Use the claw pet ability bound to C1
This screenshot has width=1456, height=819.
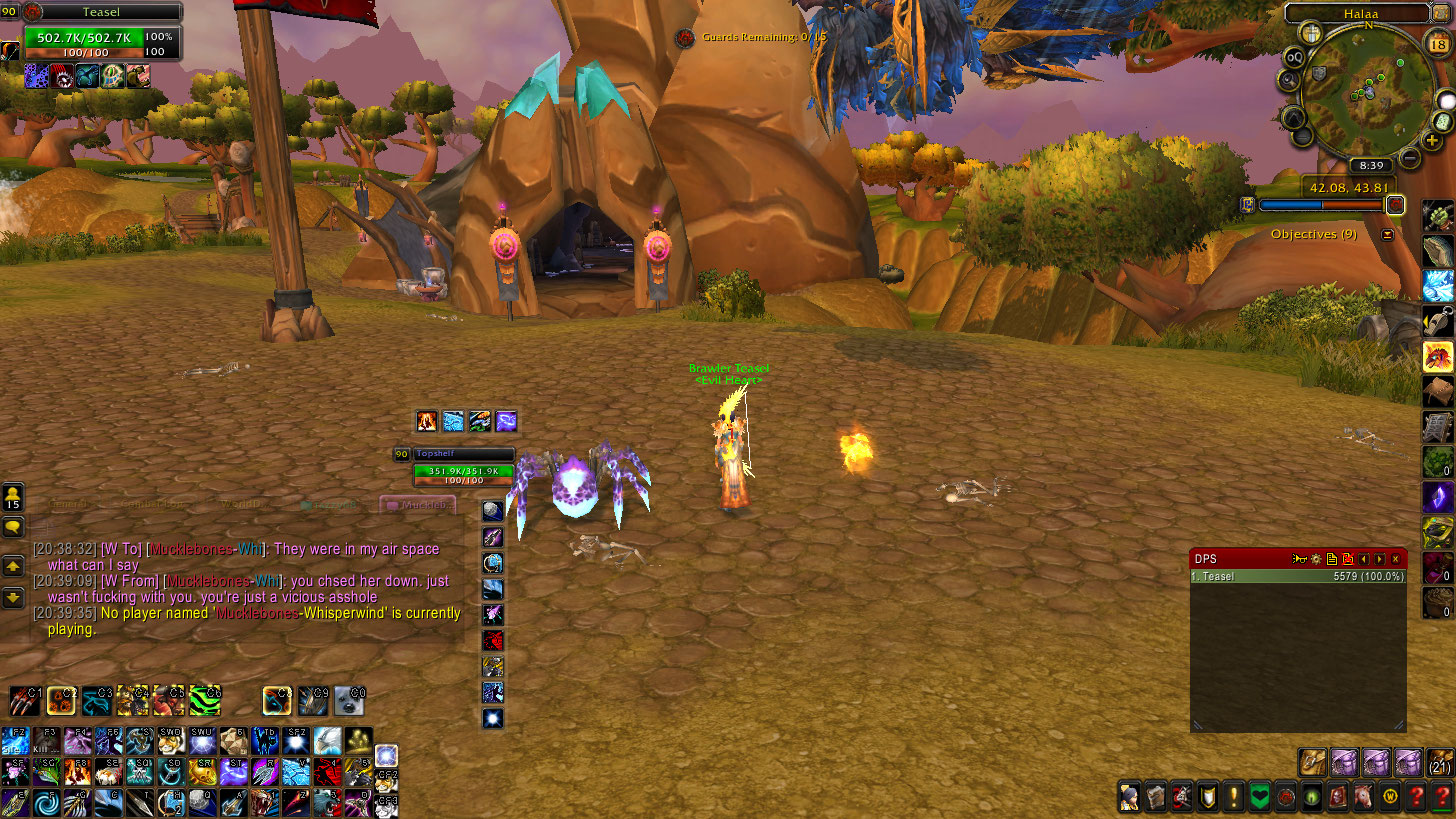pyautogui.click(x=26, y=701)
